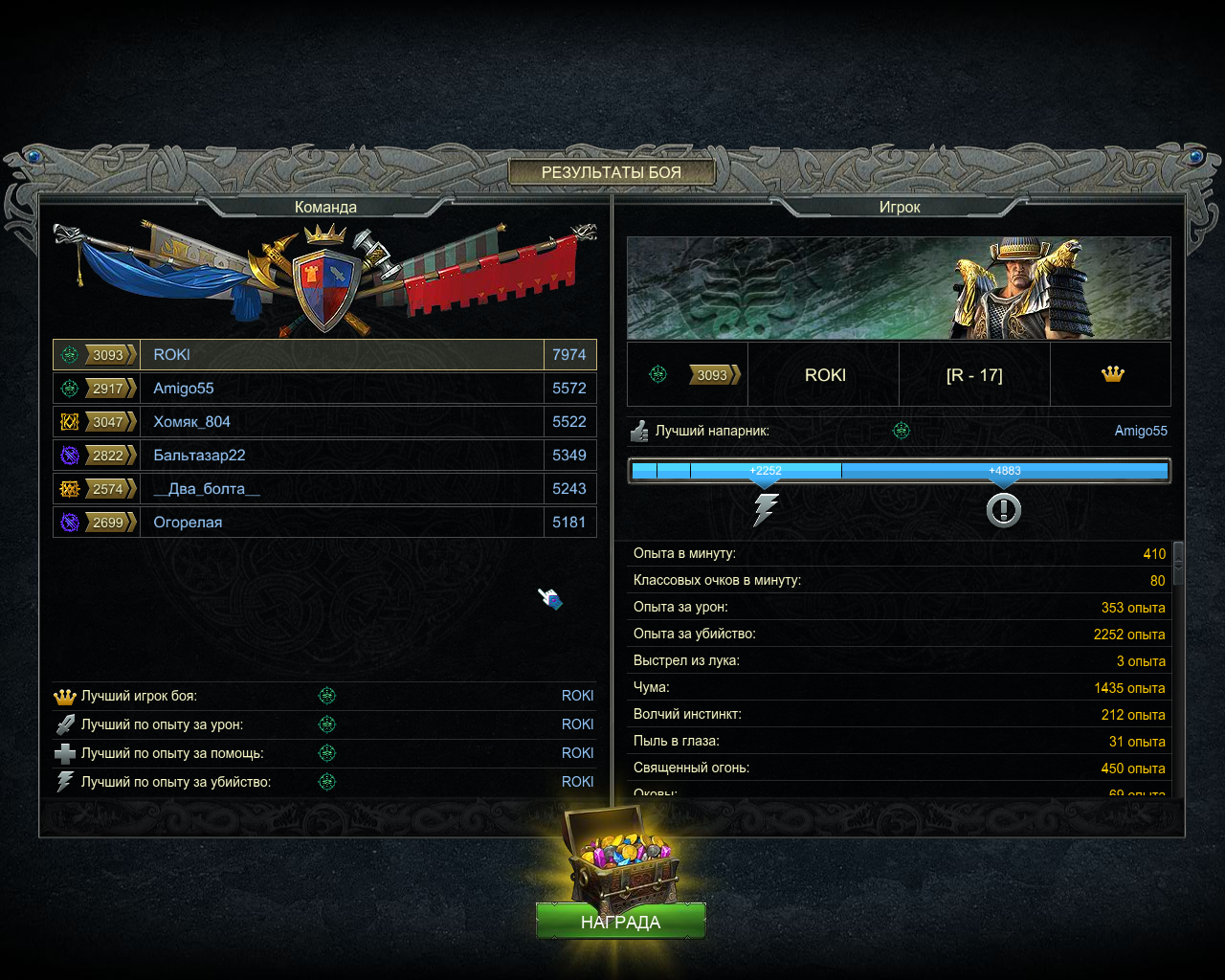Click the [R - 17] clan tag

click(974, 375)
